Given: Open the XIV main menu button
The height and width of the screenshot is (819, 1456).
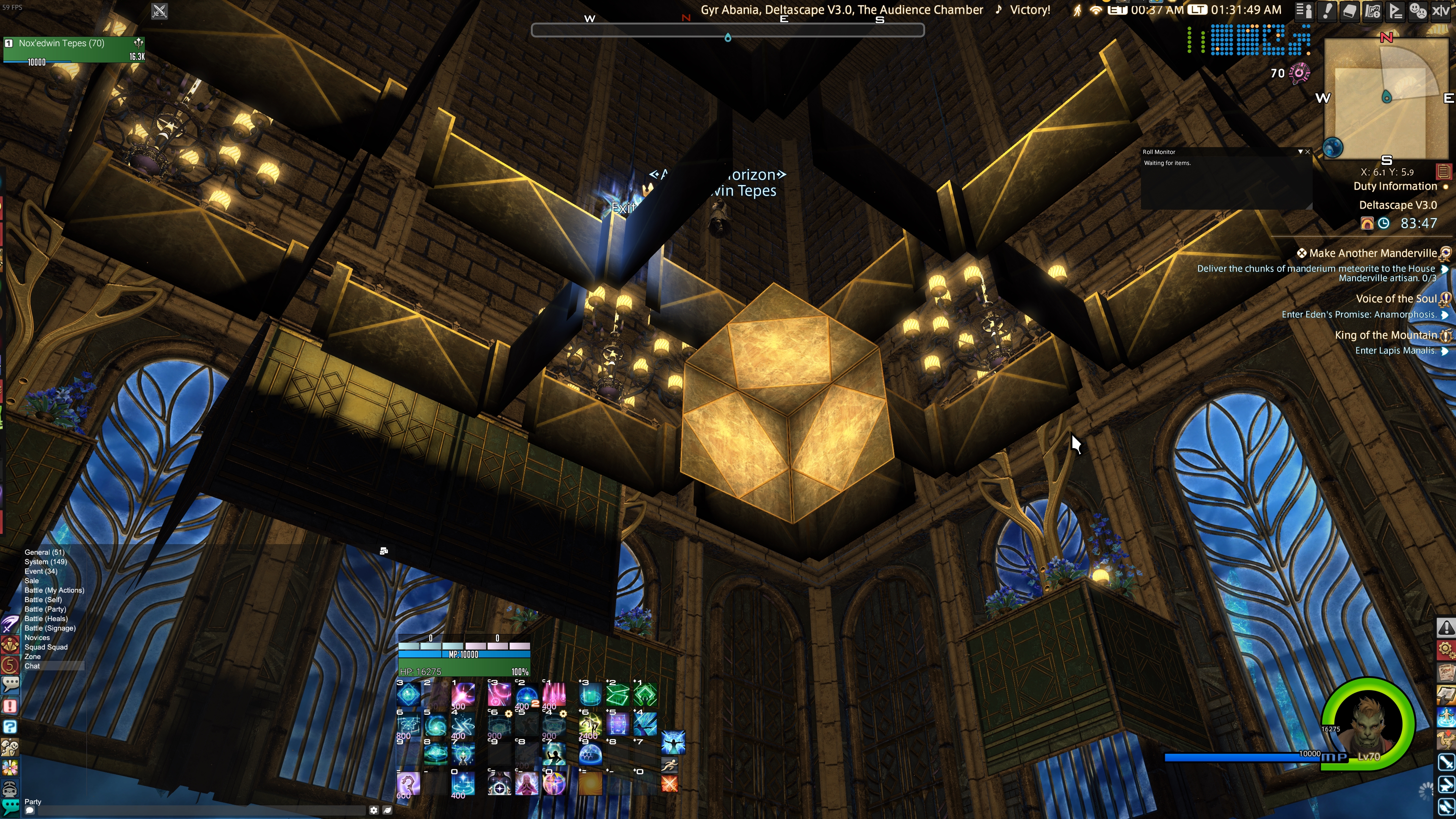Looking at the screenshot, I should click(1441, 11).
